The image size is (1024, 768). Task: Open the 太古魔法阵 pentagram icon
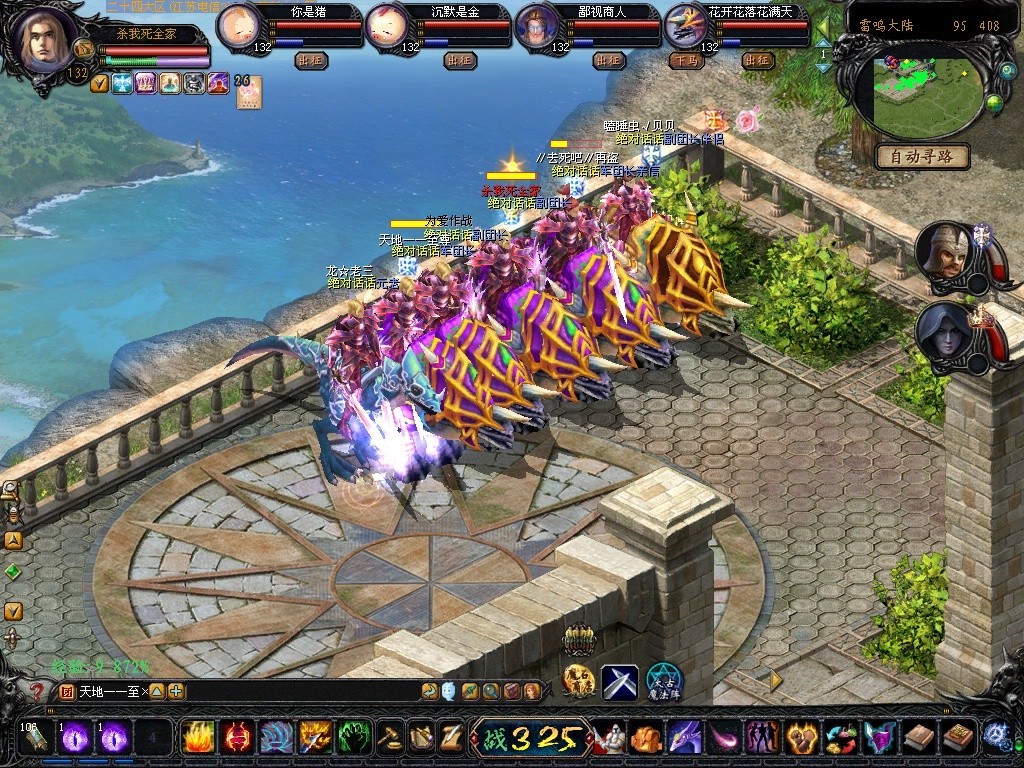[663, 682]
